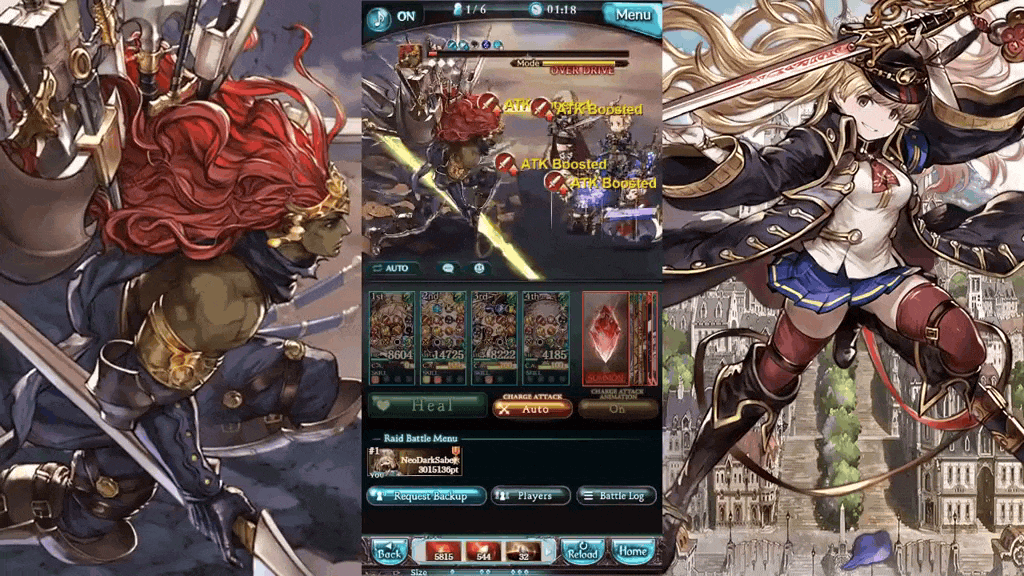Click the Request Backup button
The height and width of the screenshot is (576, 1024).
point(425,496)
